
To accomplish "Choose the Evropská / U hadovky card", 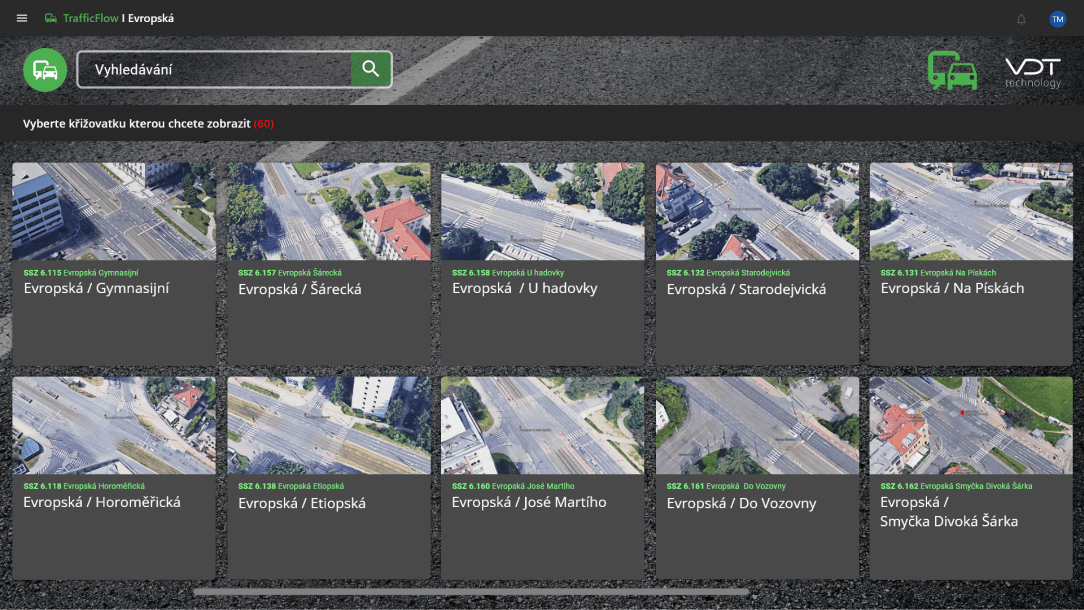I will pyautogui.click(x=543, y=264).
